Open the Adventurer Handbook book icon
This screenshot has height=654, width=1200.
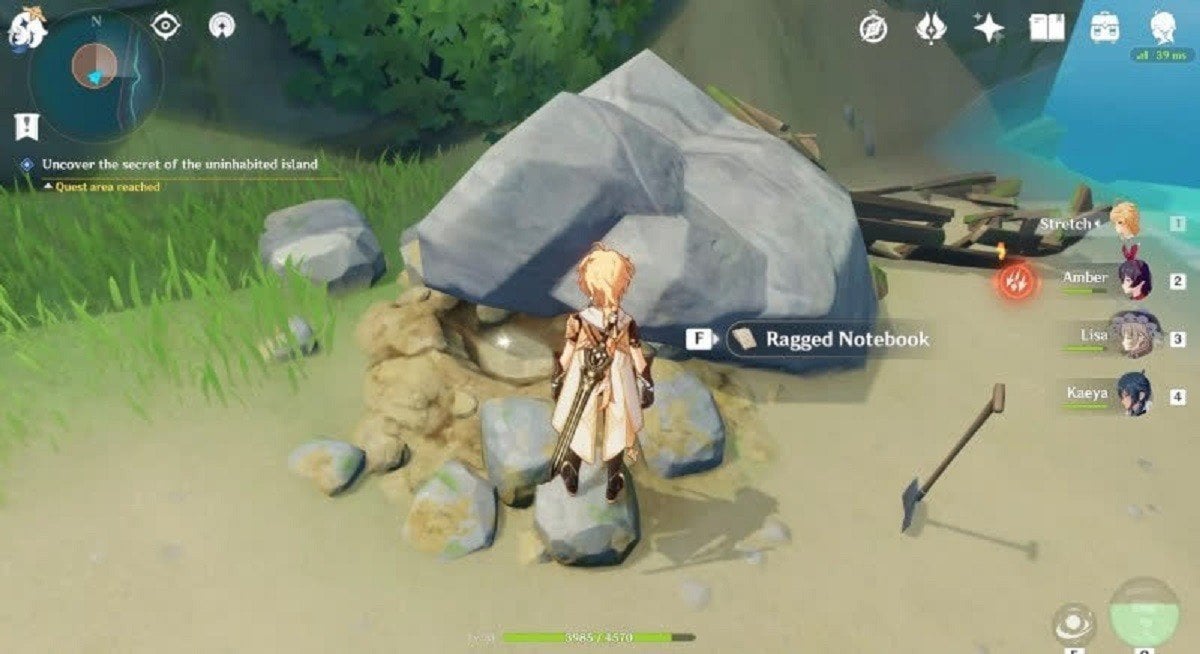(1047, 28)
